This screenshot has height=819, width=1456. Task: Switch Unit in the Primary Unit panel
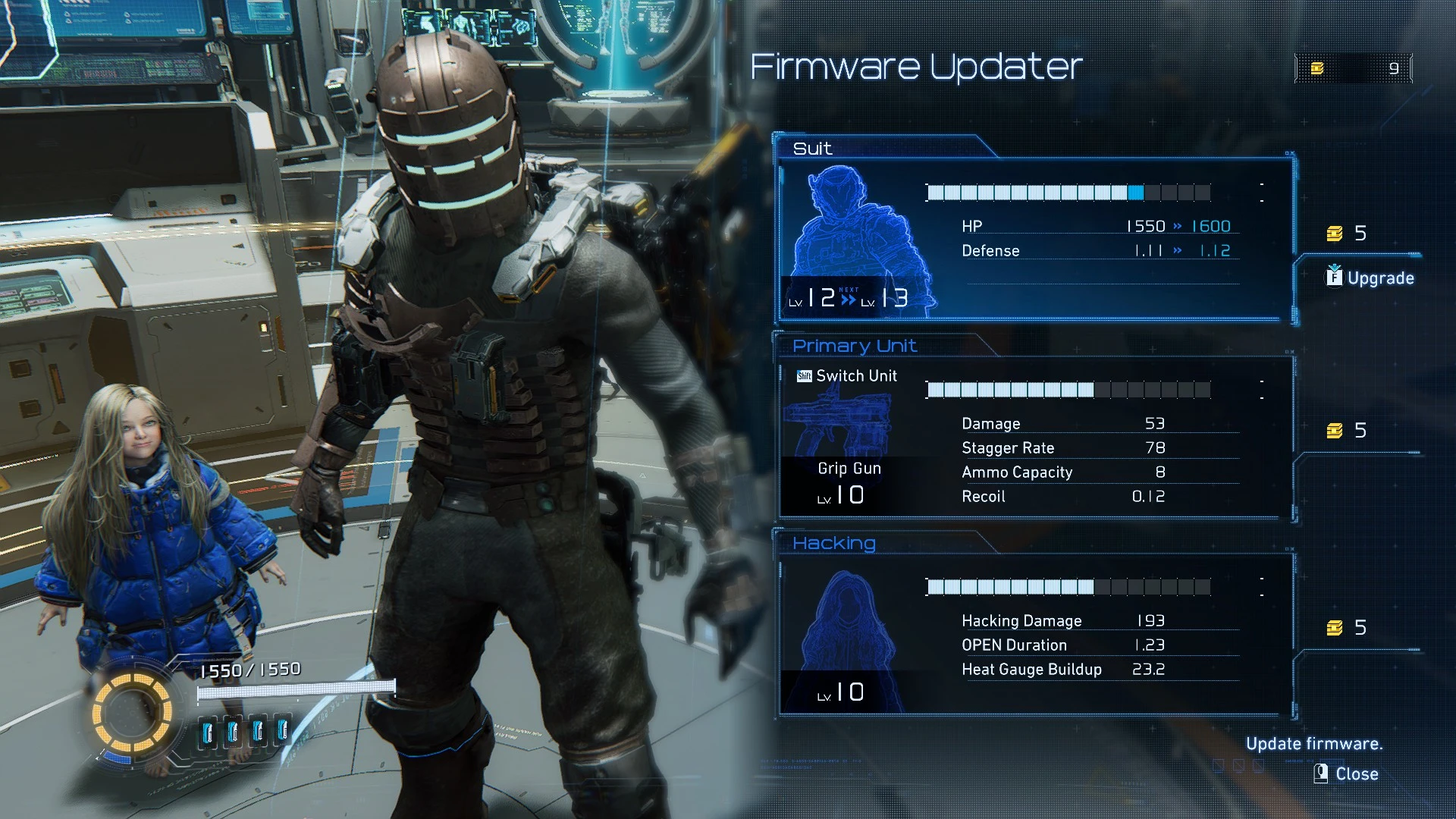pos(847,376)
